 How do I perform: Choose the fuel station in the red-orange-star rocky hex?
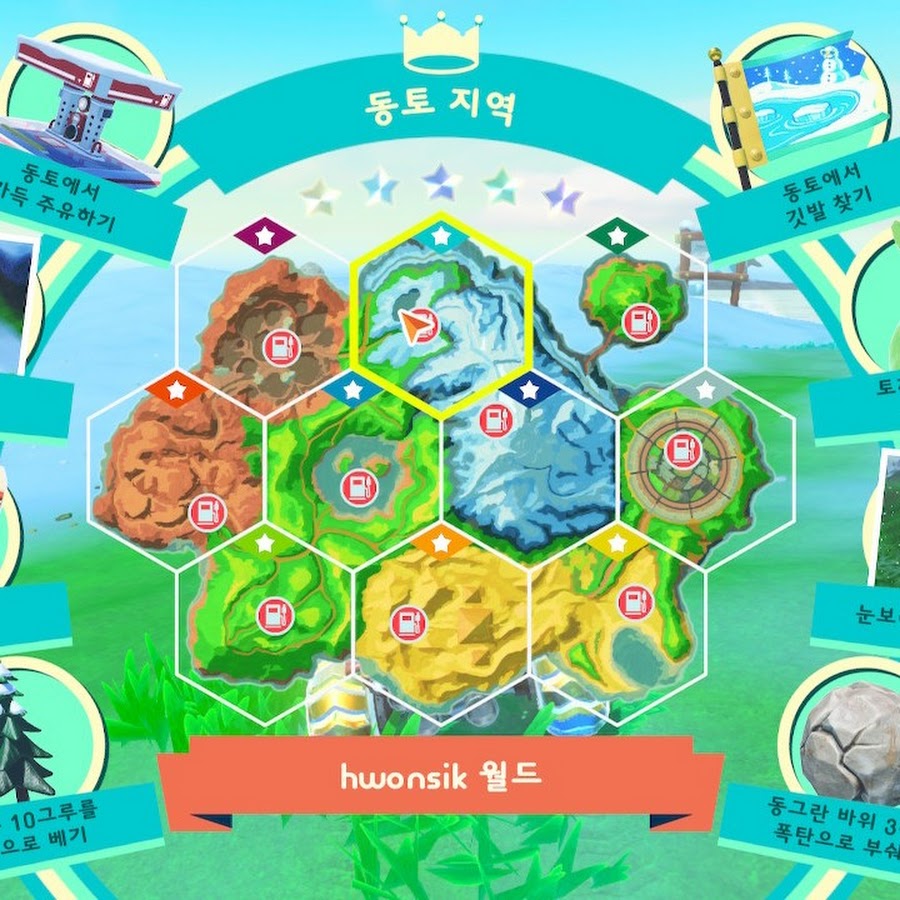click(x=207, y=512)
